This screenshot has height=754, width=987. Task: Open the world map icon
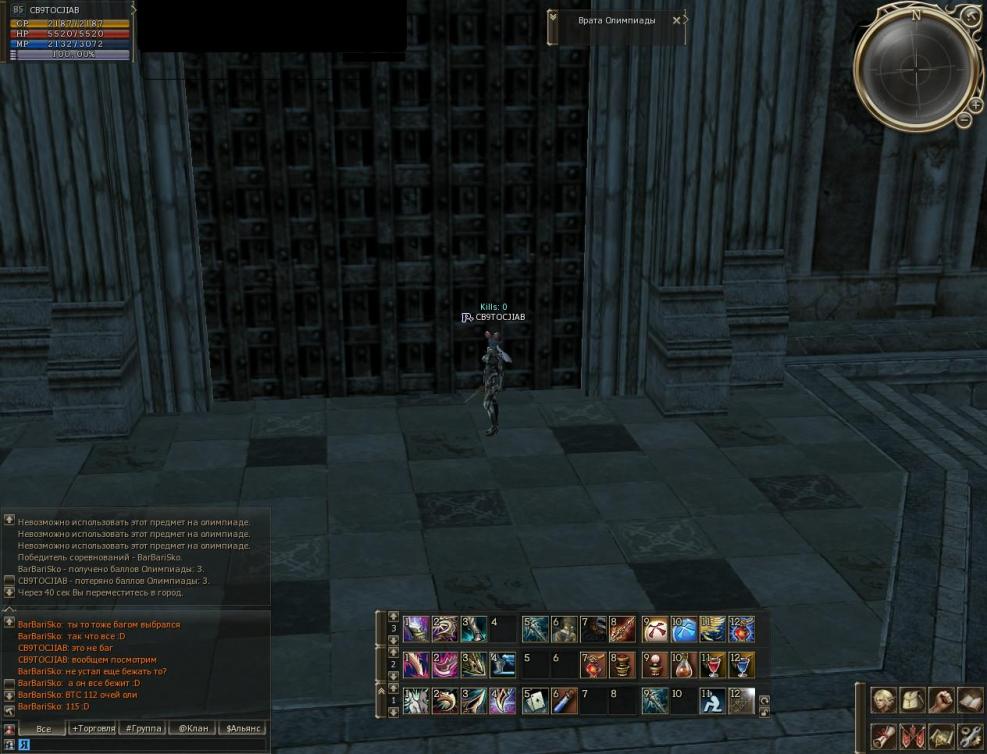[940, 737]
